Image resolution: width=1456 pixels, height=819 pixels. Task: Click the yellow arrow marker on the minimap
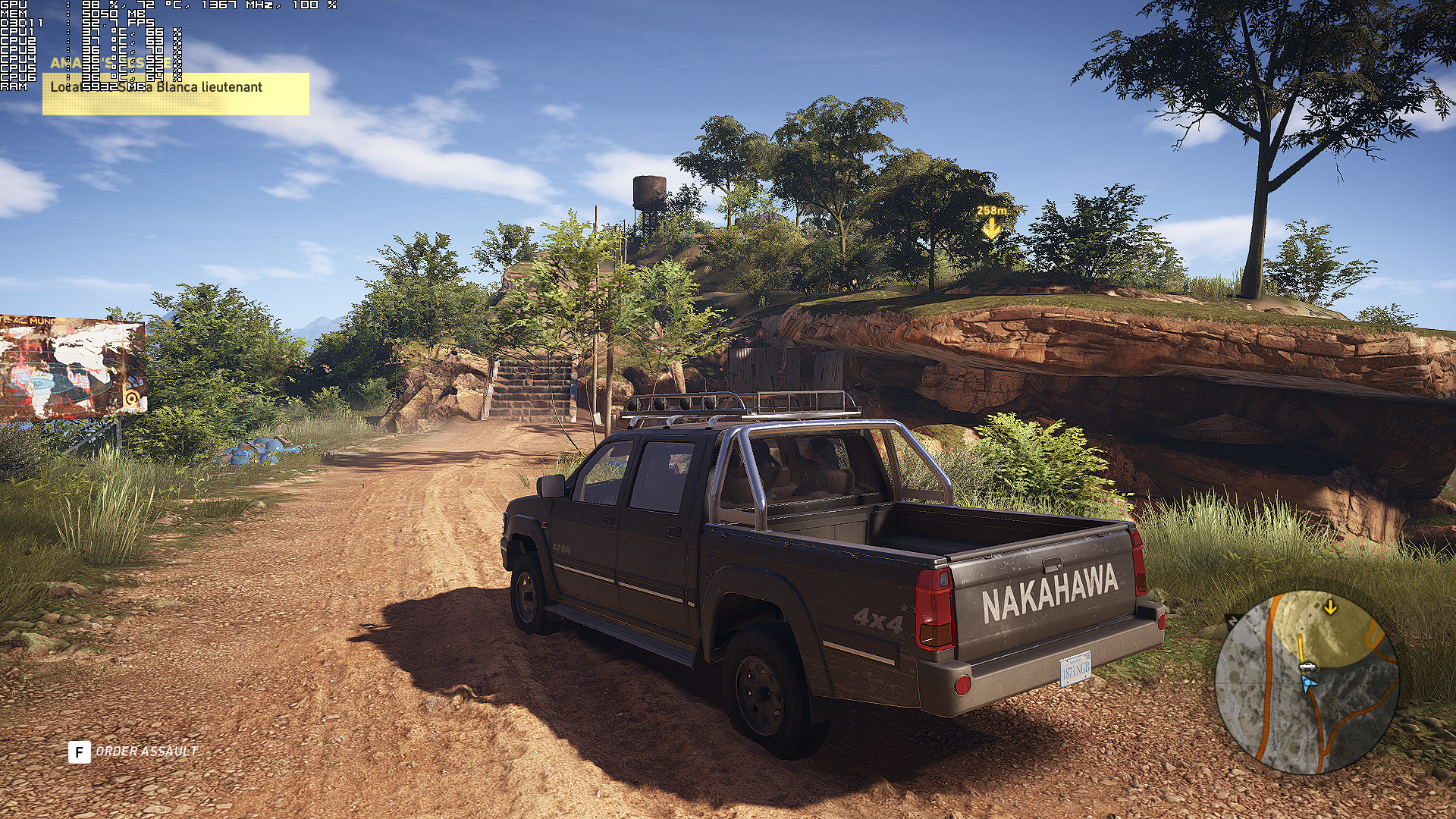pos(1330,607)
